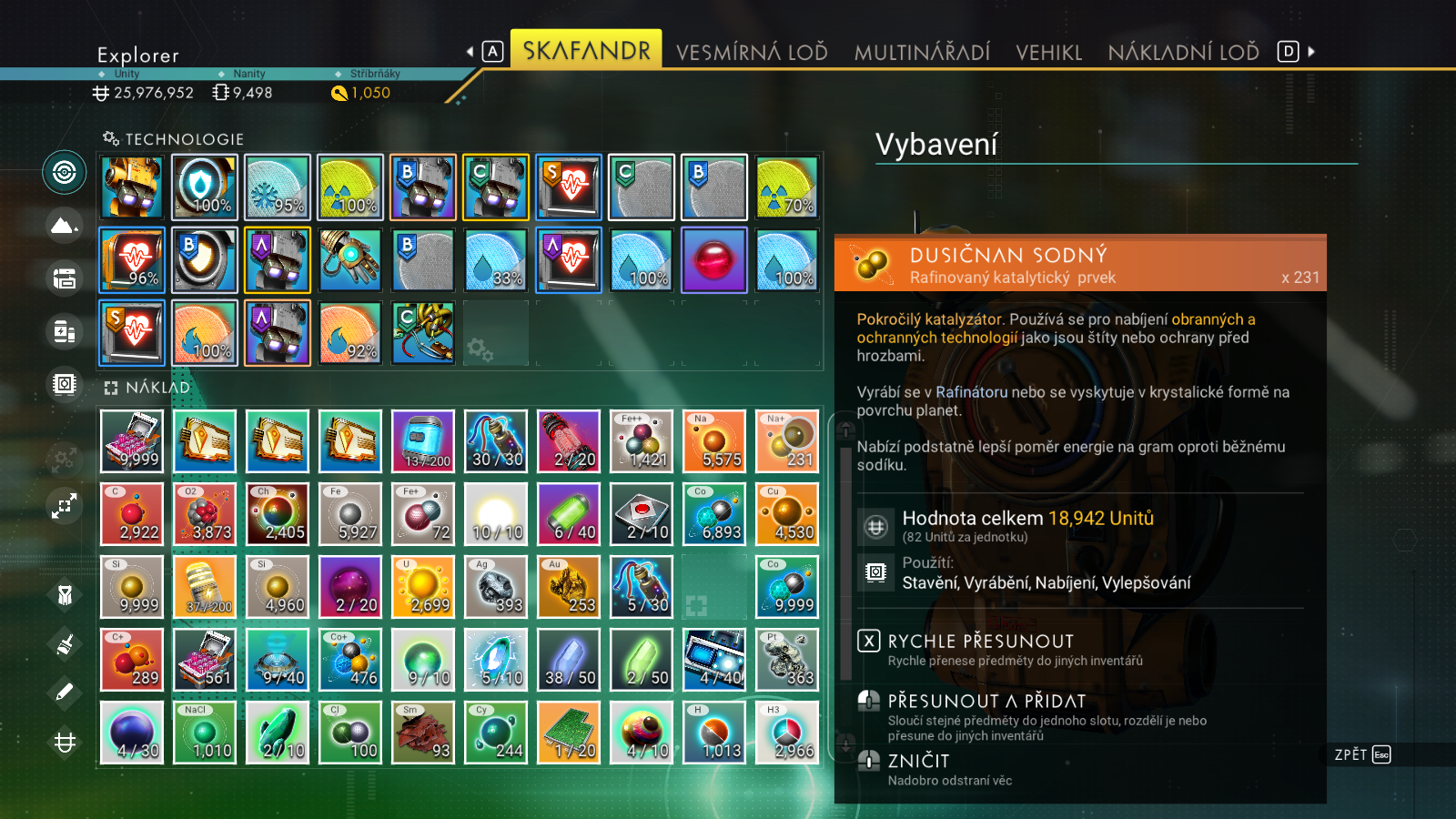This screenshot has height=819, width=1456.
Task: Select the VEHIKL tab
Action: tap(1048, 52)
